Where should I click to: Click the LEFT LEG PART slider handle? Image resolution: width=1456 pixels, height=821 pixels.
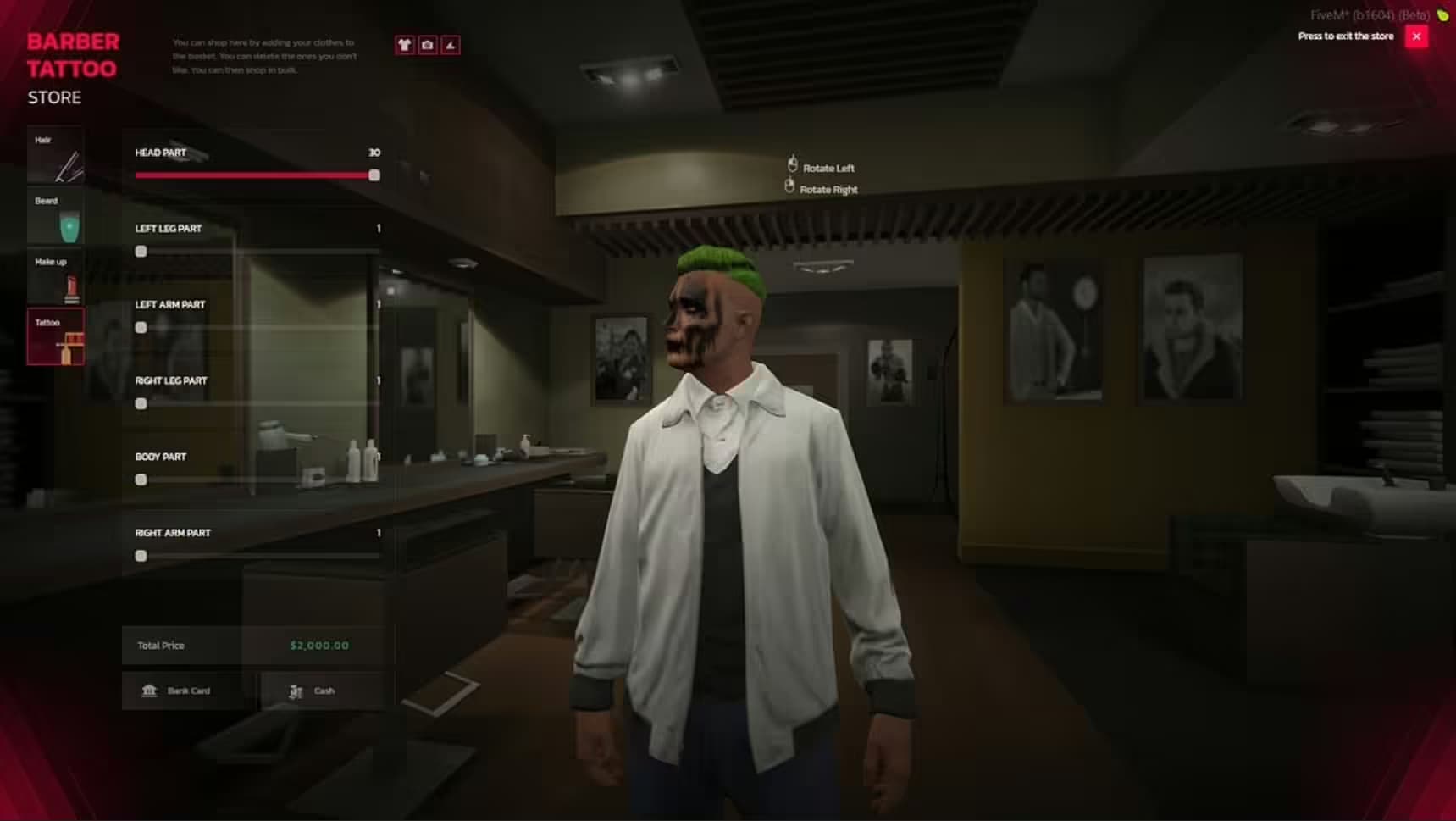pos(141,251)
